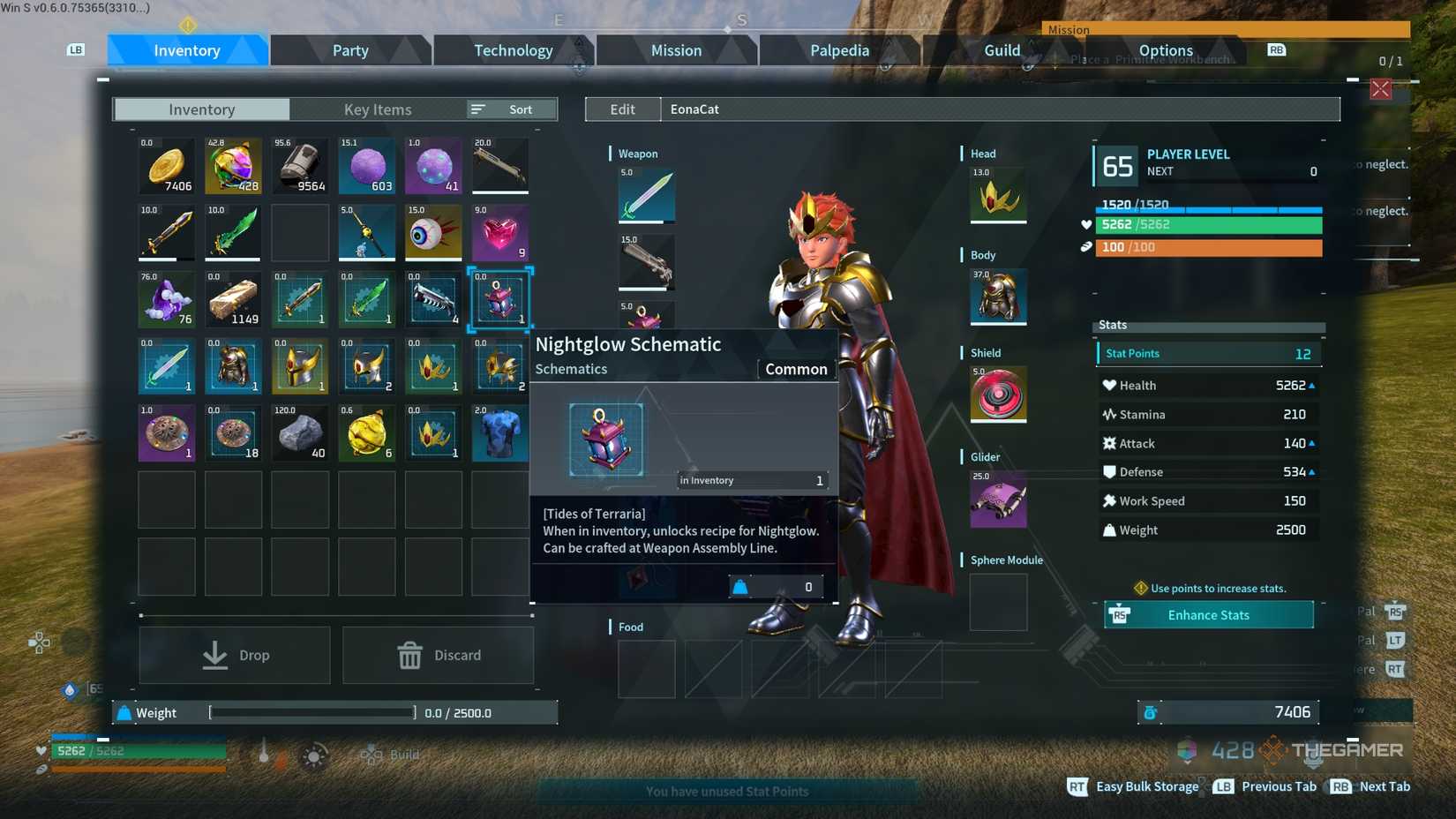Click the gold coins stack in inventory
This screenshot has width=1456, height=819.
tap(166, 165)
